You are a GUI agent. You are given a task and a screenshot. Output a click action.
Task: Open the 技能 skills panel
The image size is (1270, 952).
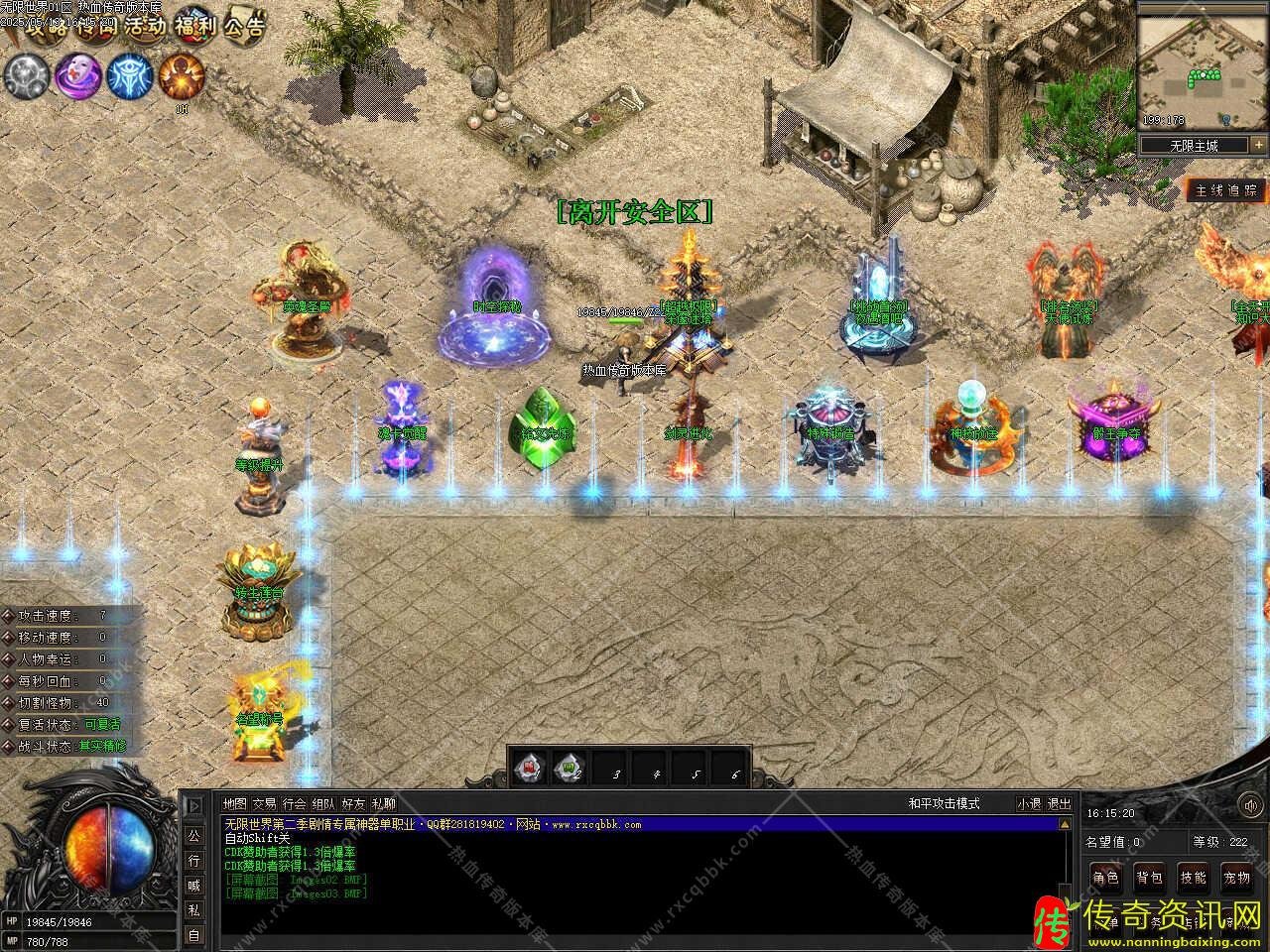pyautogui.click(x=1194, y=878)
